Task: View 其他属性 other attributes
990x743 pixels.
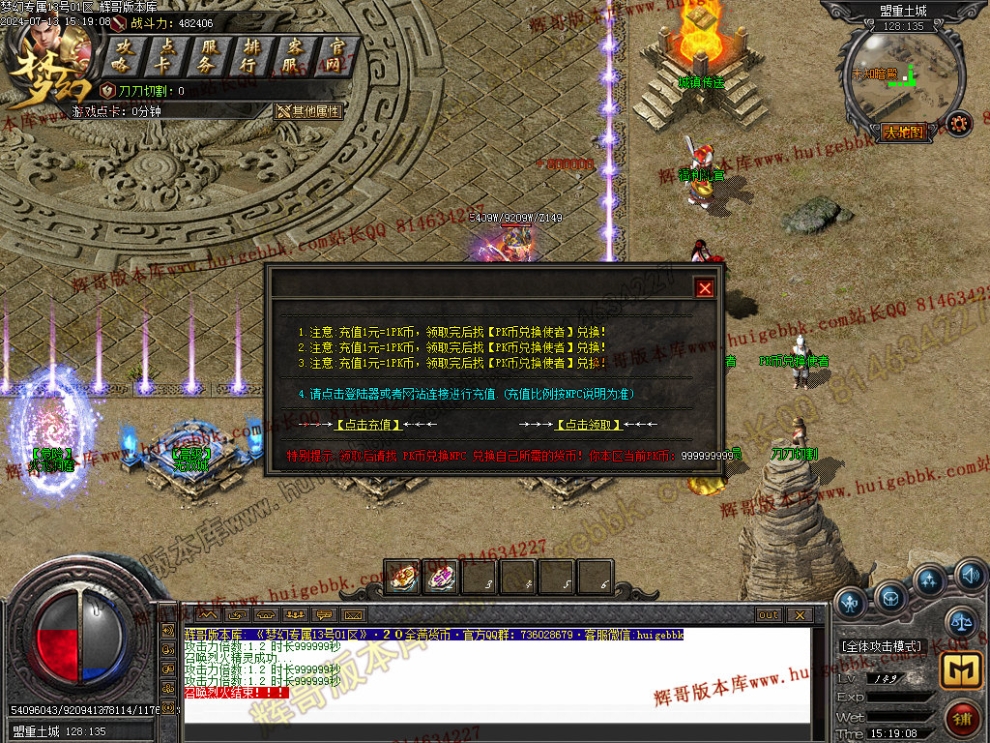Action: 309,111
